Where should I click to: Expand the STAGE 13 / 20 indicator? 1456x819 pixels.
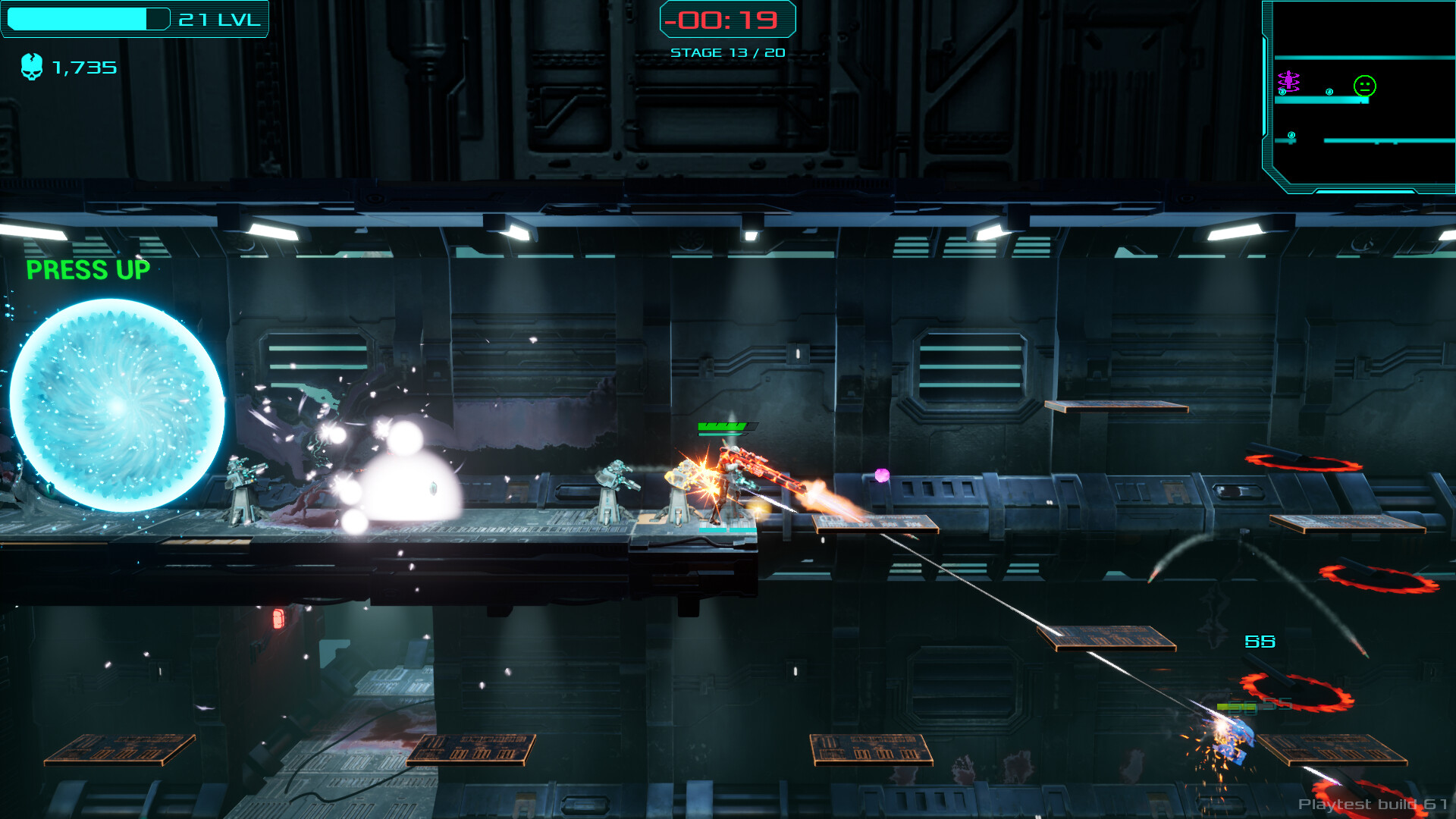tap(726, 52)
